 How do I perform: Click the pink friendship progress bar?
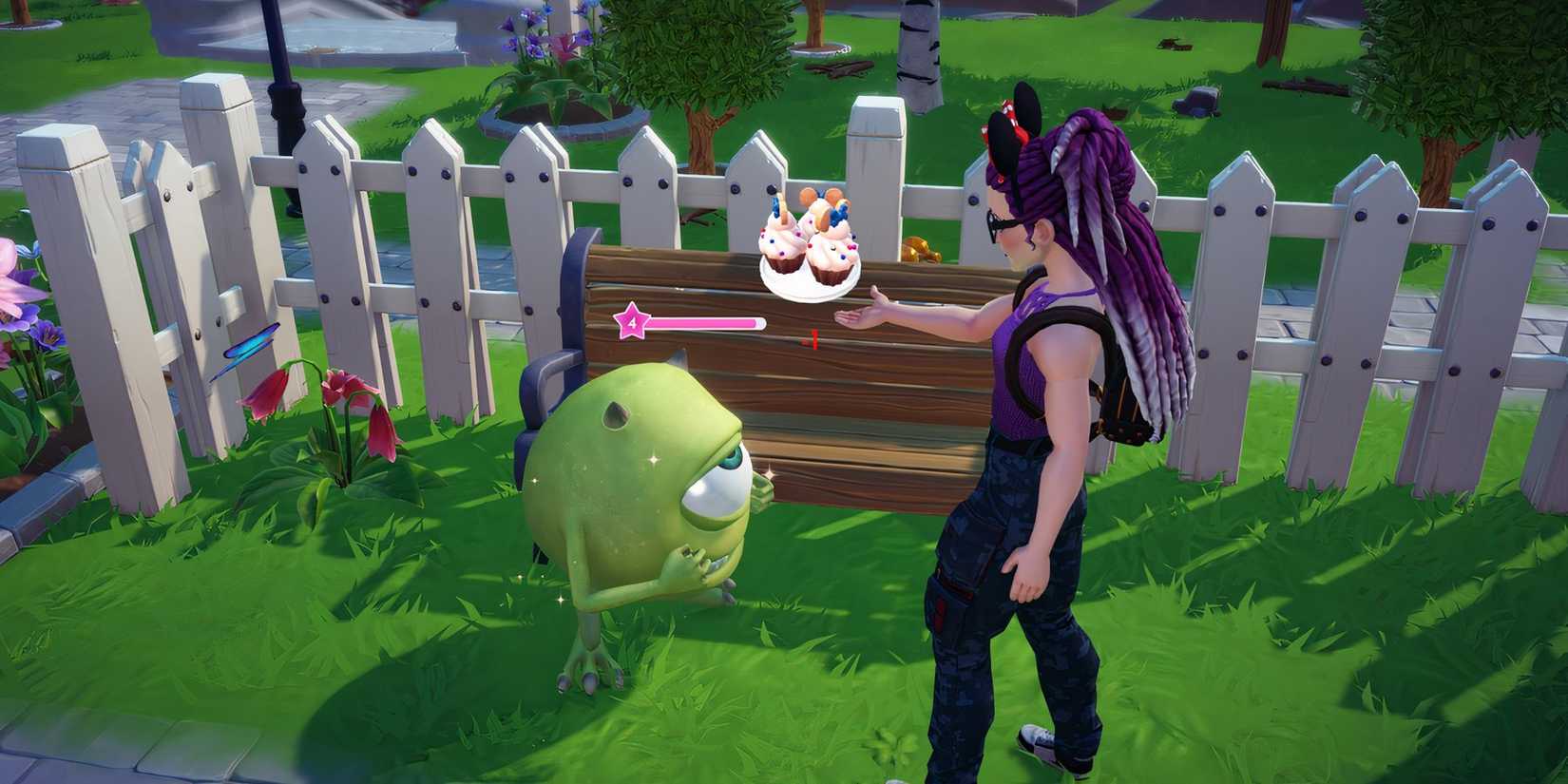708,323
